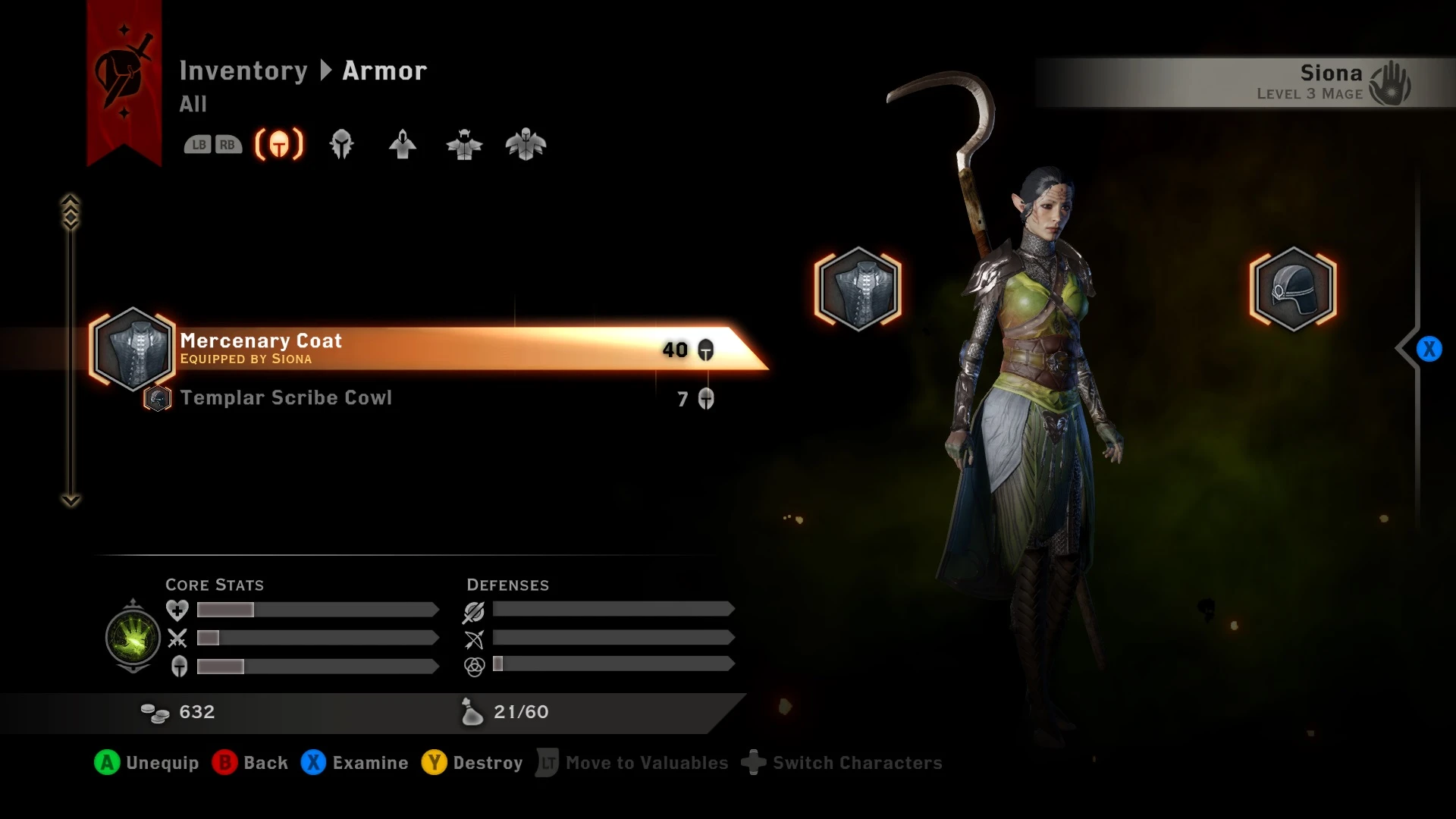Click the RB shoulder button prompt
The height and width of the screenshot is (819, 1456).
(227, 143)
